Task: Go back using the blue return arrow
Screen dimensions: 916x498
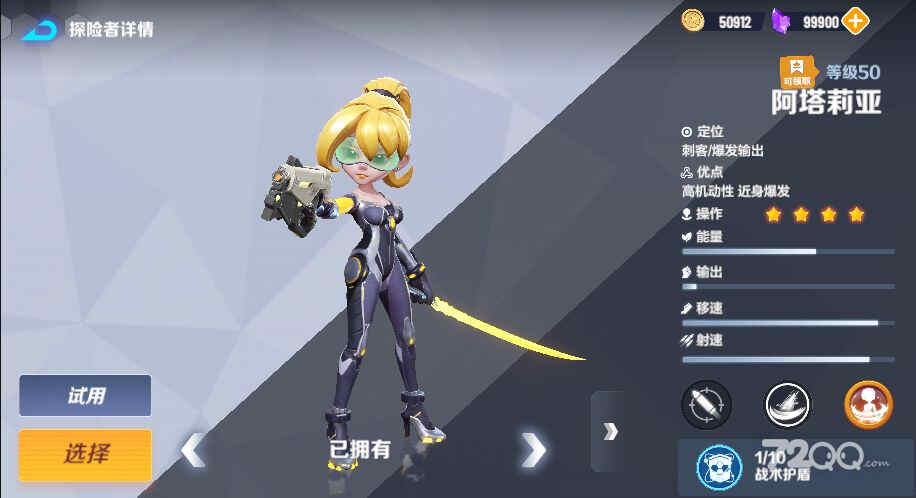Action: [x=38, y=29]
